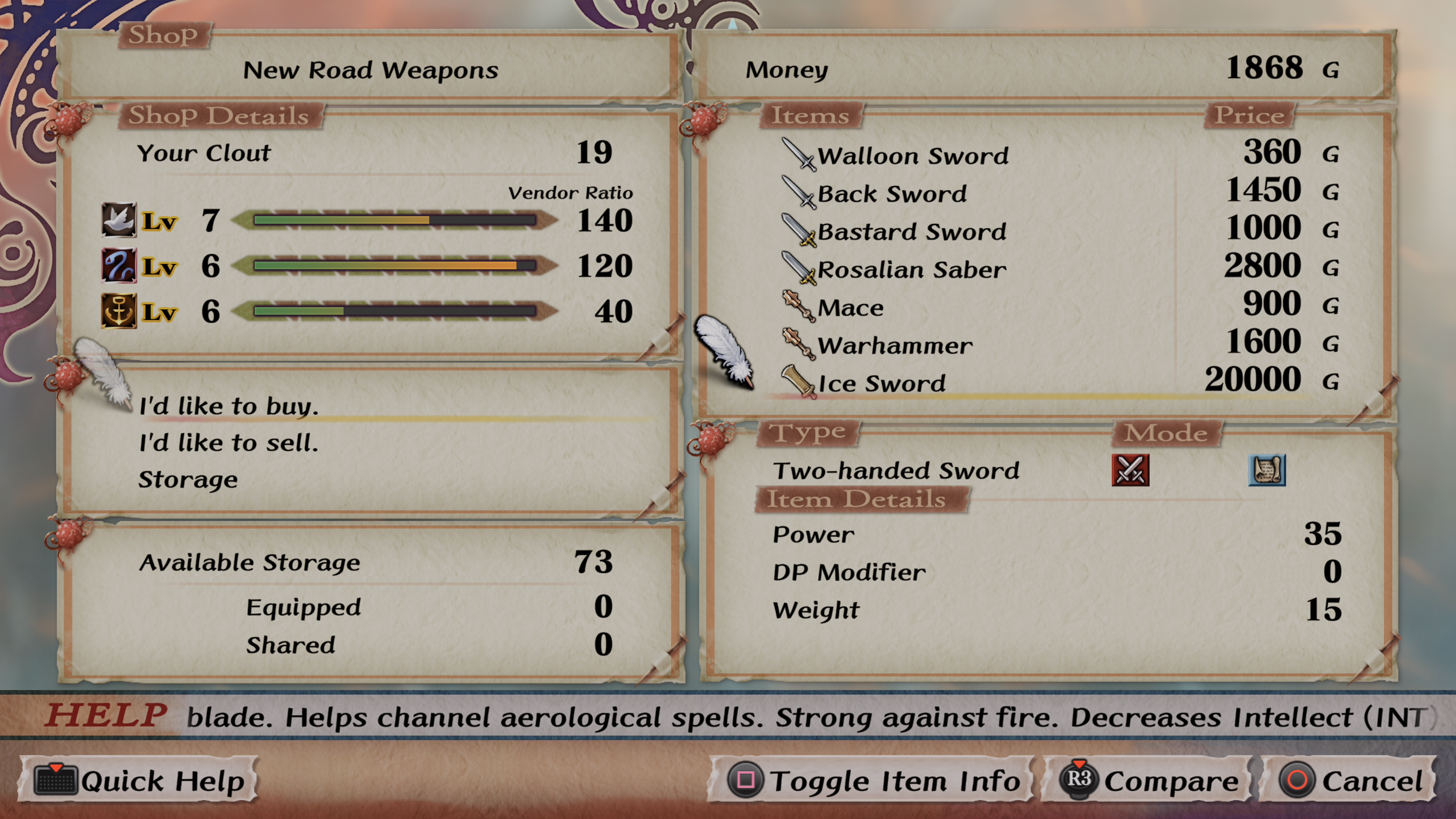Click the crossed swords mode icon

coord(1130,470)
